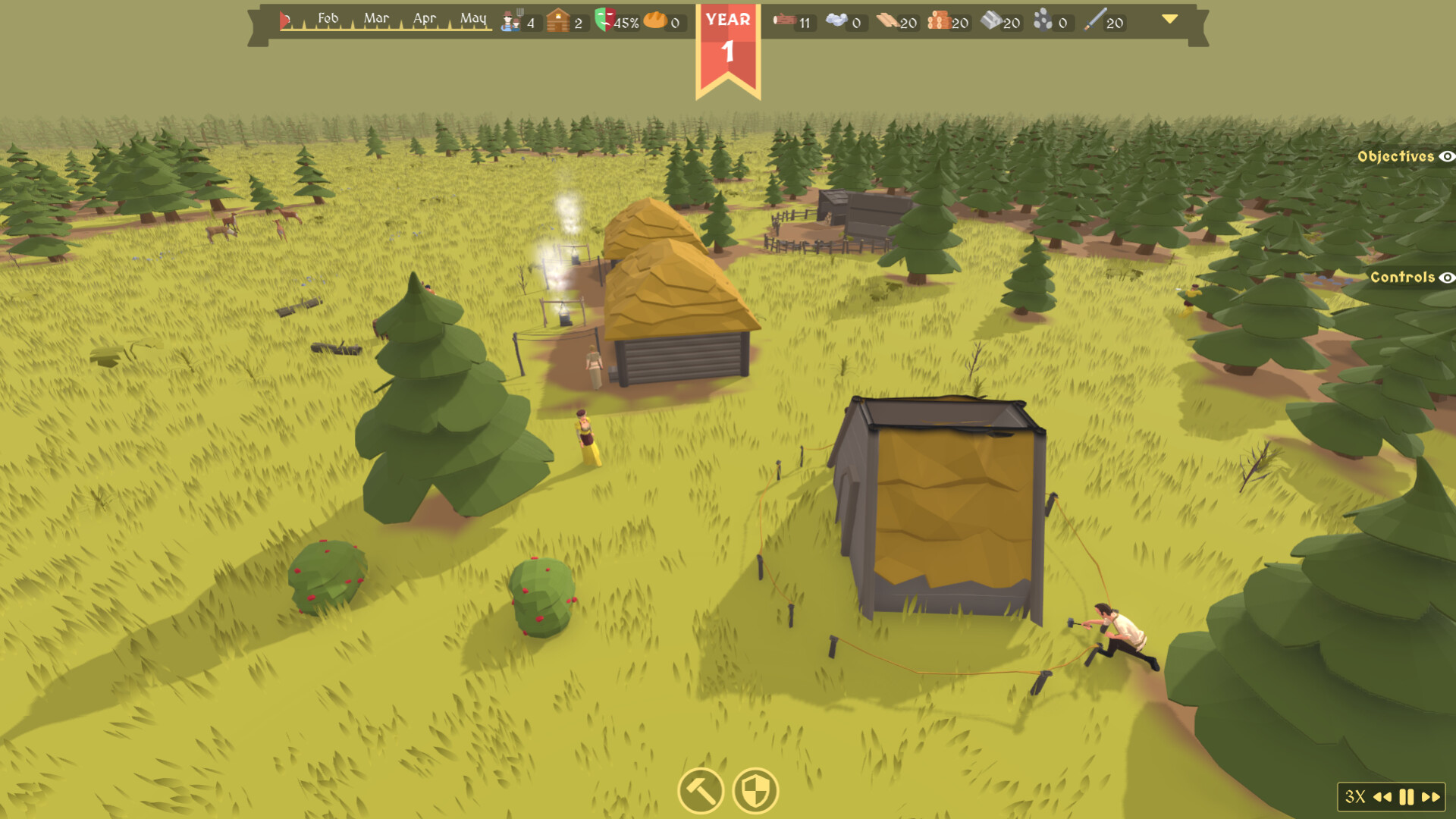This screenshot has height=819, width=1456.
Task: Click the fast-forward speed button
Action: click(1431, 797)
